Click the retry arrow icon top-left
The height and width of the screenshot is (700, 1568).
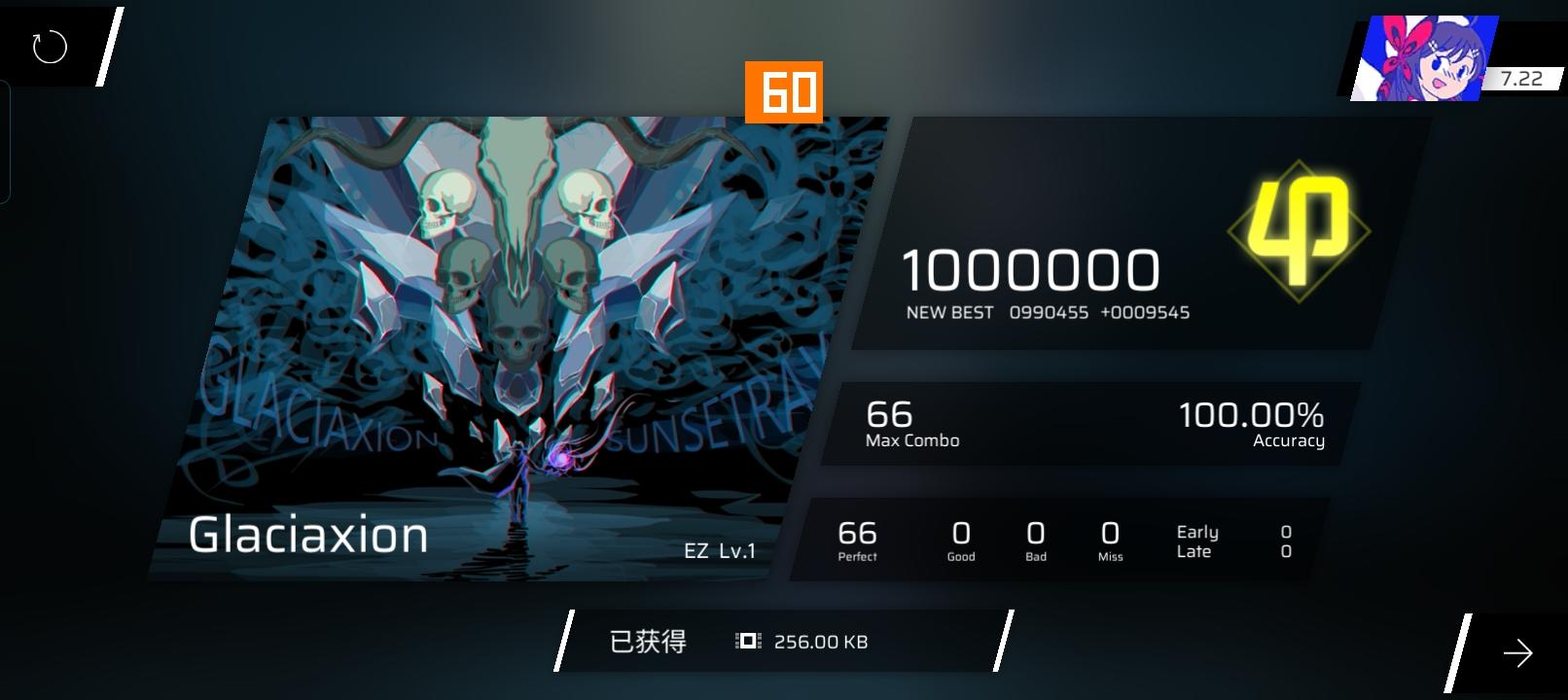48,44
